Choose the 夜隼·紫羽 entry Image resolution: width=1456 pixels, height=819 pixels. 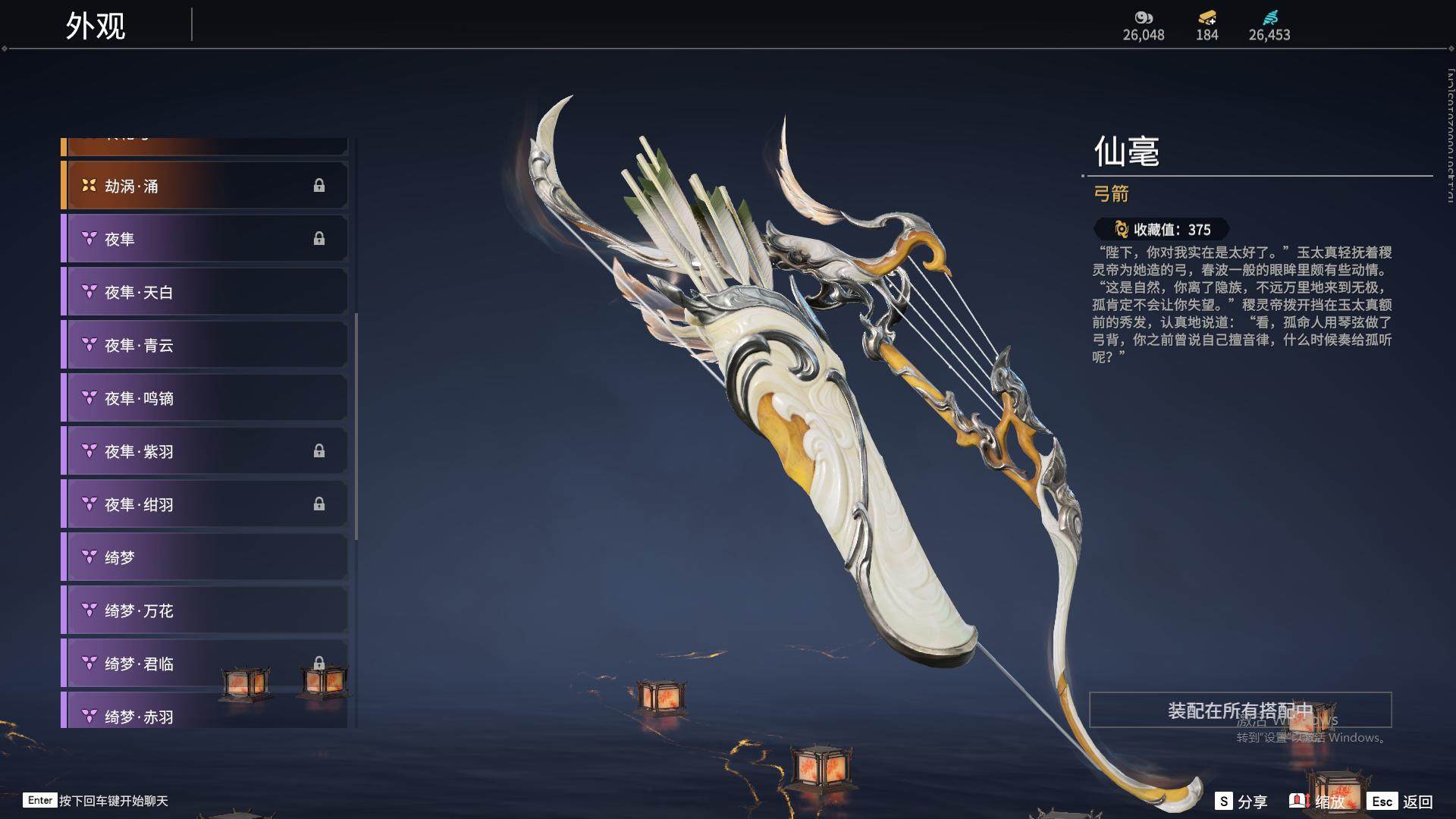tap(205, 451)
